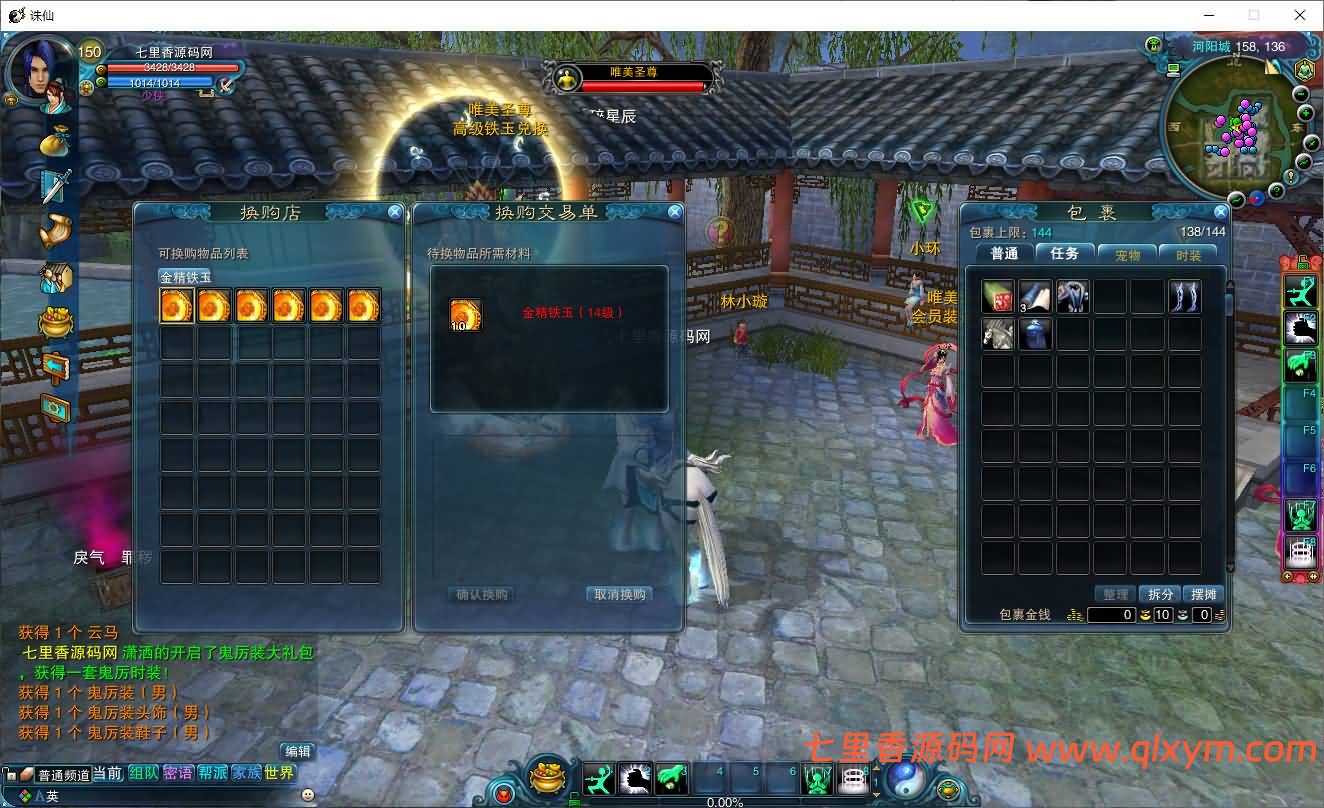Switch chat to the 世界 world channel
The height and width of the screenshot is (808, 1324).
280,773
